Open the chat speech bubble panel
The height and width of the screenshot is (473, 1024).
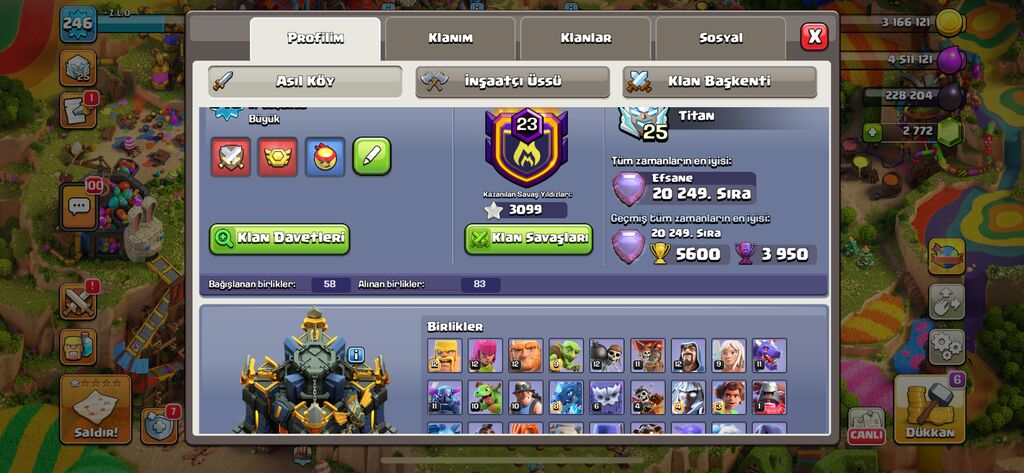click(x=78, y=206)
